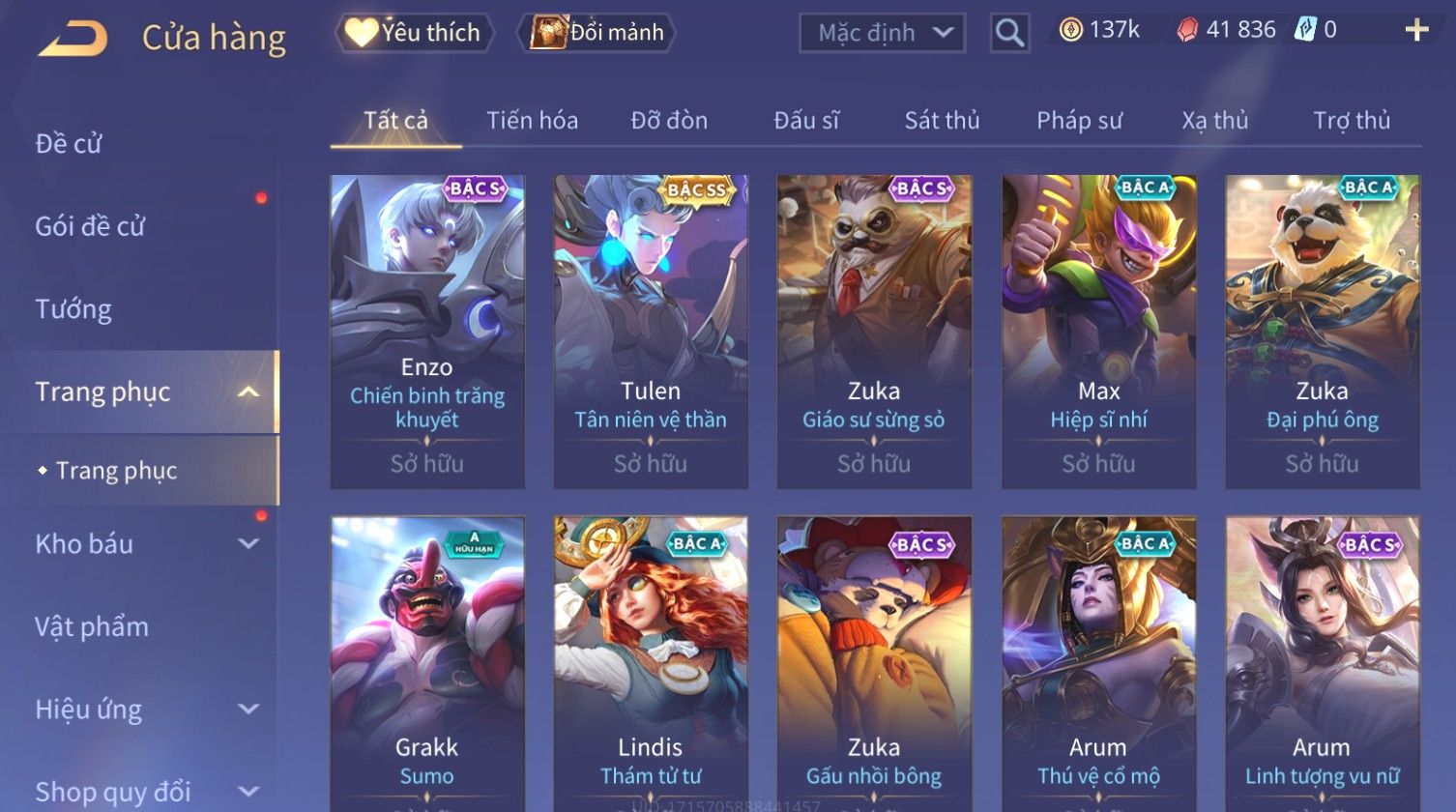
Task: Add currency with the plus button
Action: [1416, 31]
